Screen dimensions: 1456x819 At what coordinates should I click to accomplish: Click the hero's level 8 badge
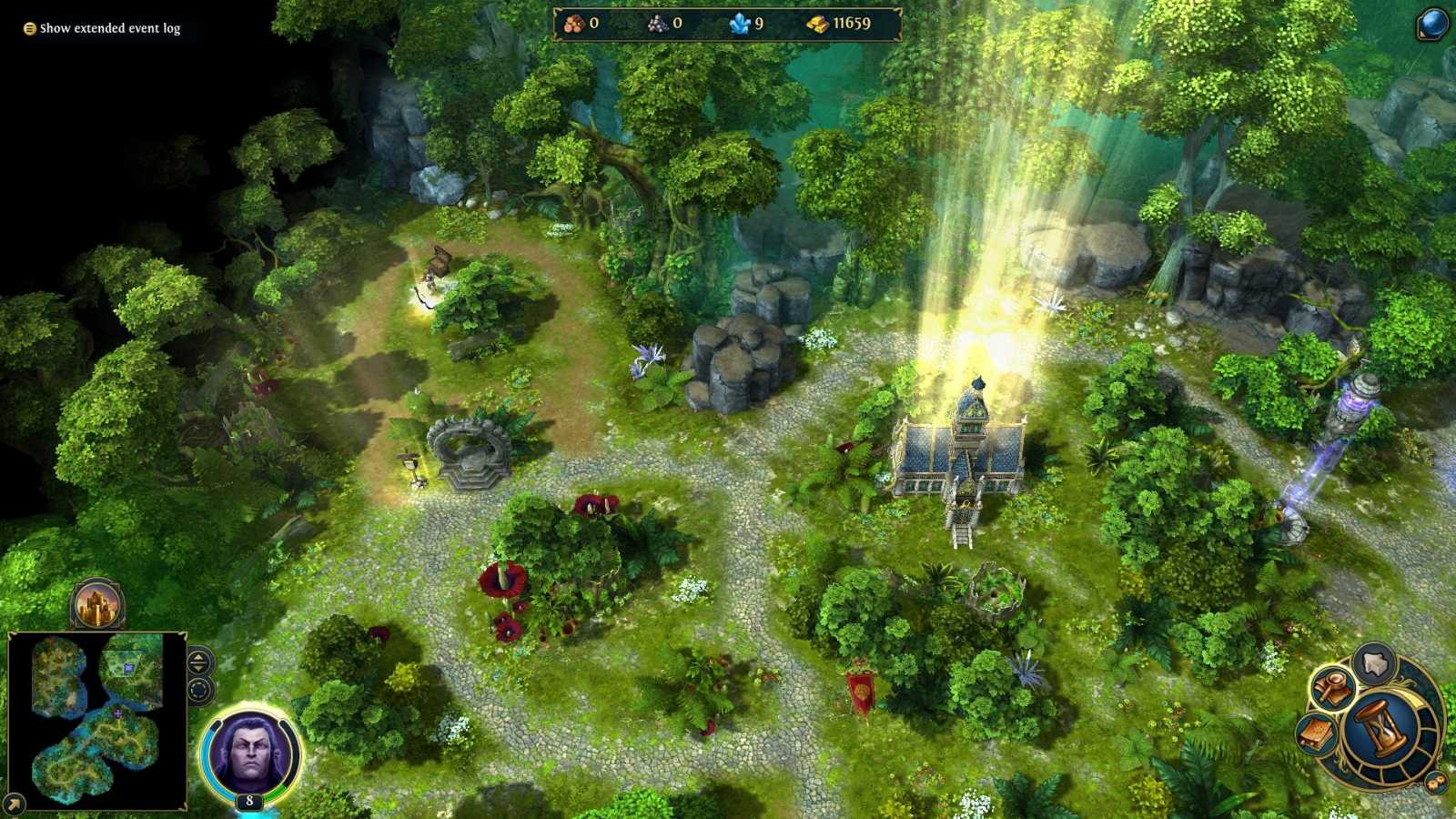pyautogui.click(x=248, y=800)
